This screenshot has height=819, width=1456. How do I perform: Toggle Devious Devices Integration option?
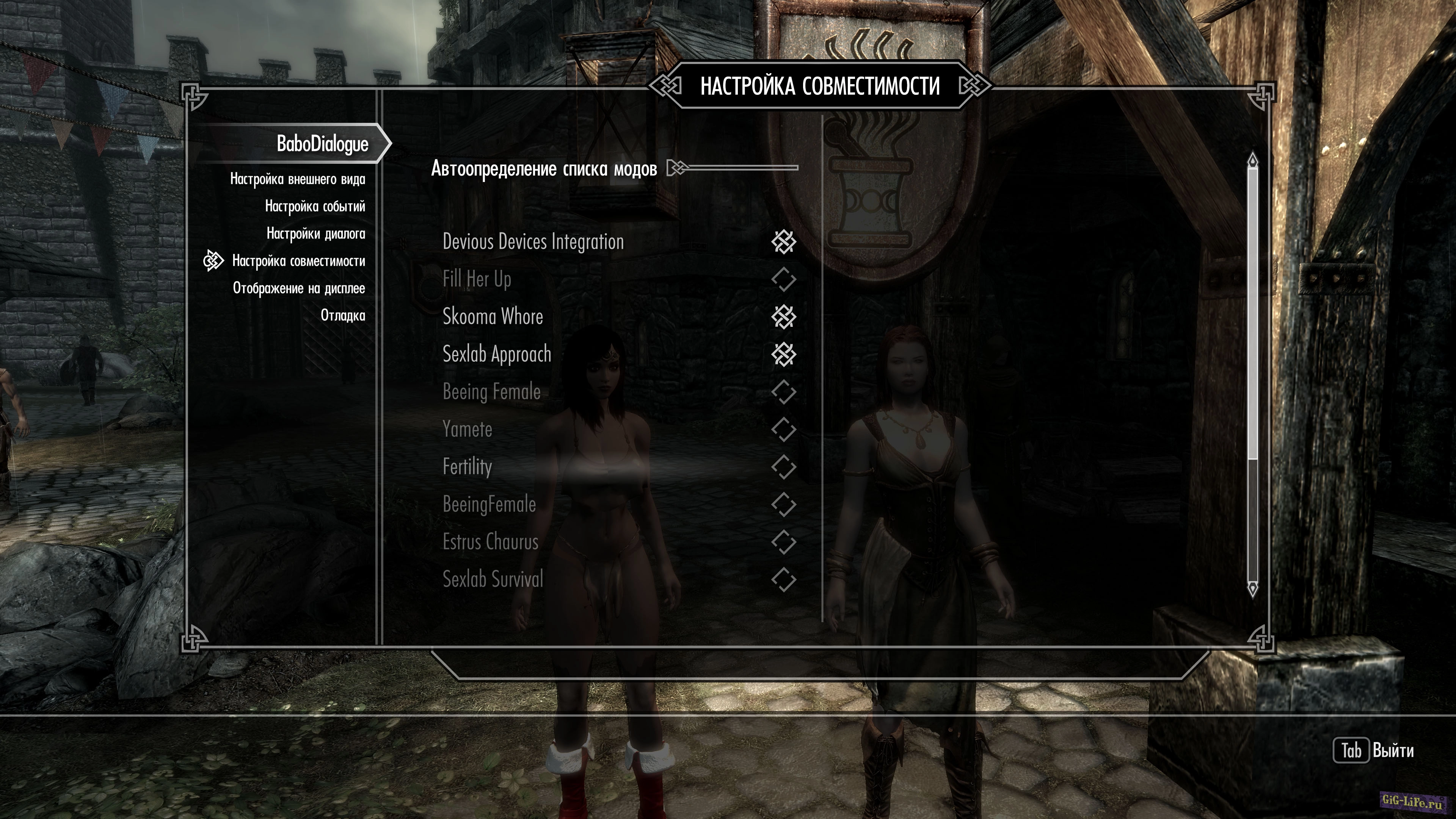click(x=783, y=242)
